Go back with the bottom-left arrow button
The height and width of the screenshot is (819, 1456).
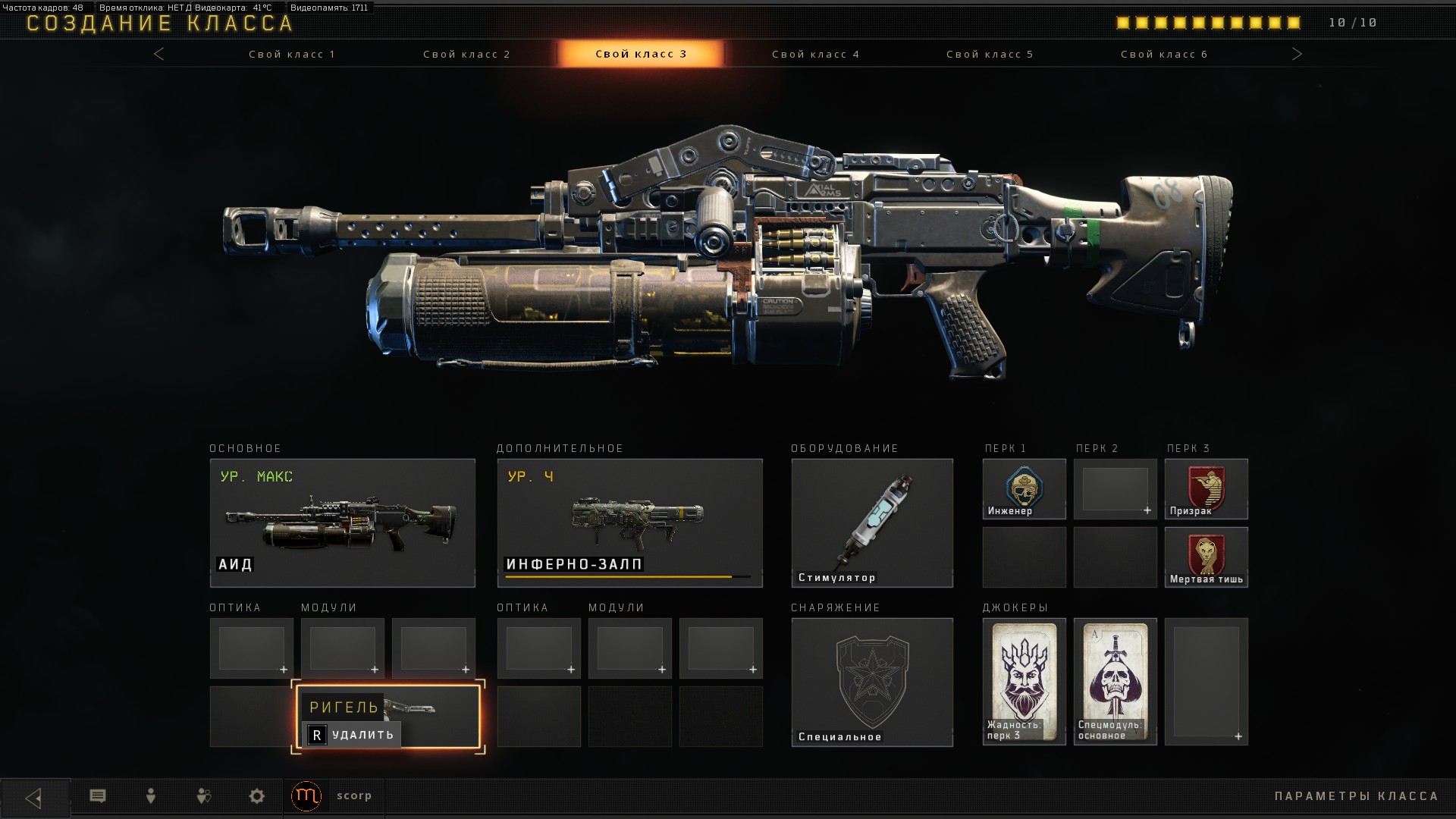tap(34, 798)
